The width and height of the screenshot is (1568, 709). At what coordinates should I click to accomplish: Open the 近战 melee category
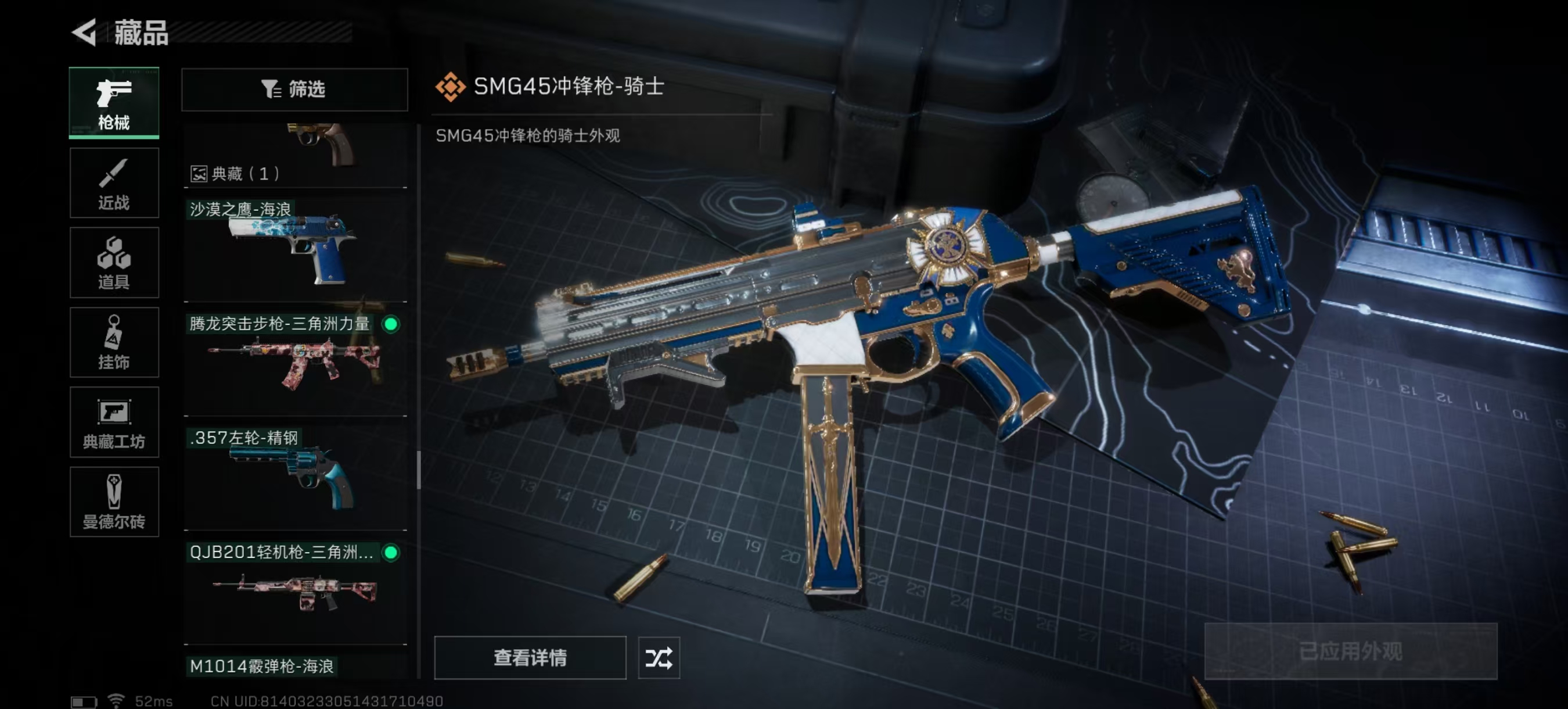114,182
